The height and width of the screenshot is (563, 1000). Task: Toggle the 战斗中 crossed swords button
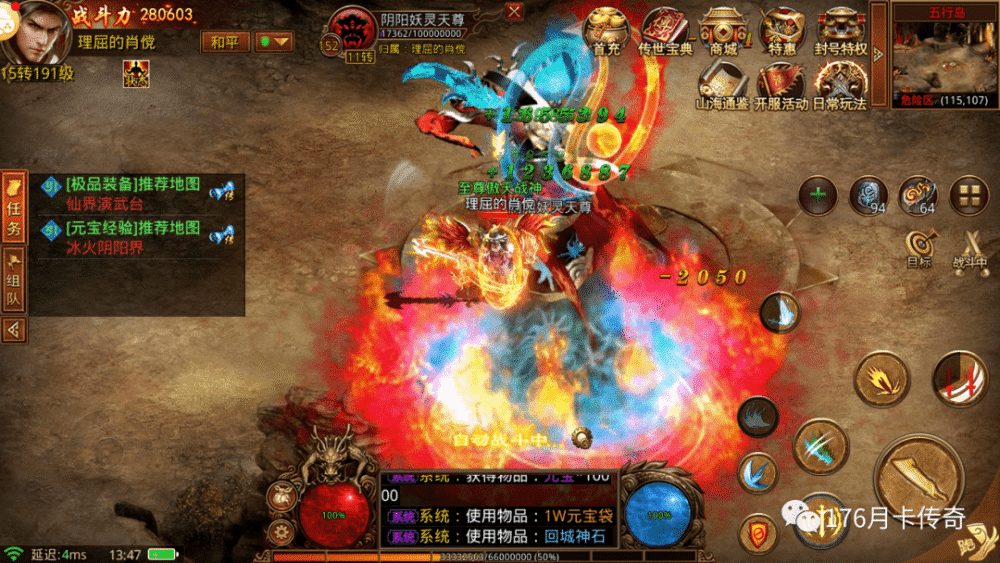pos(968,247)
